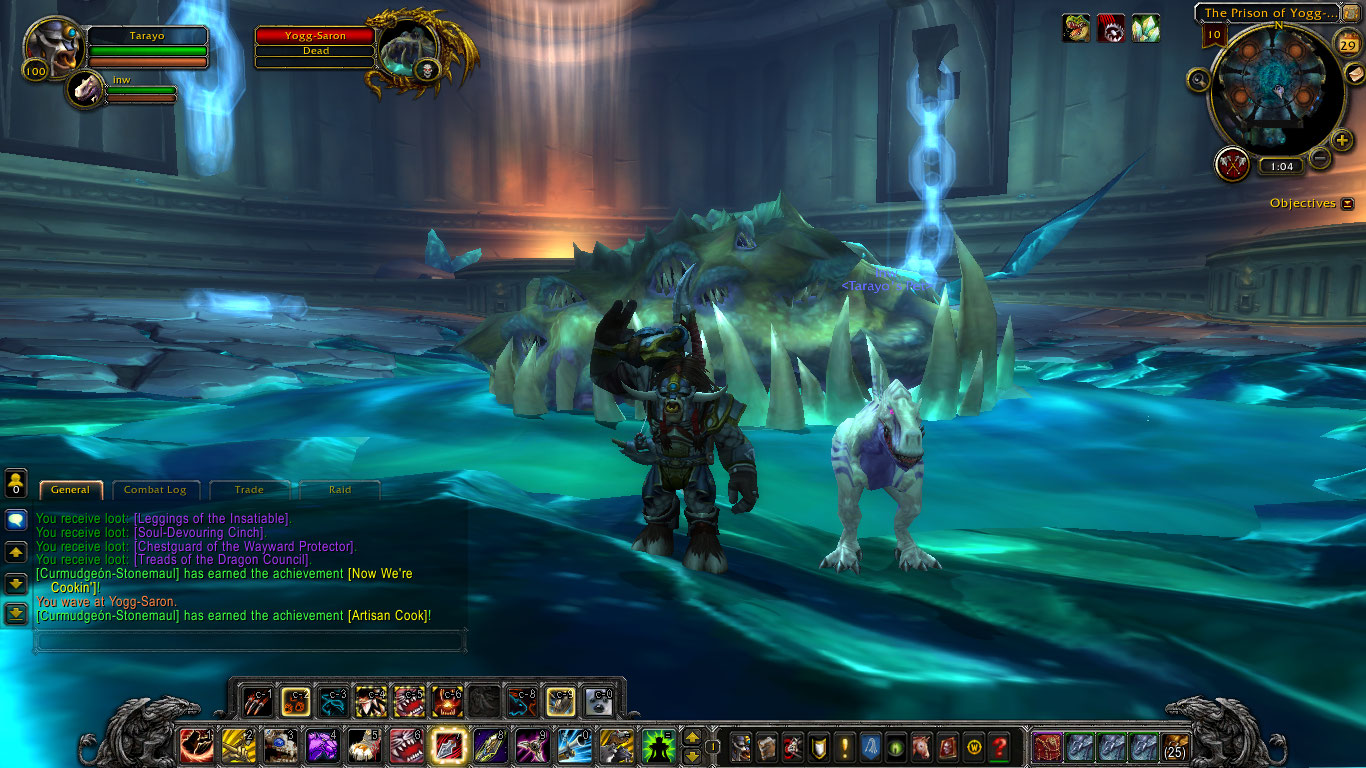
Task: Click the Tarayo player portrait
Action: 53,45
